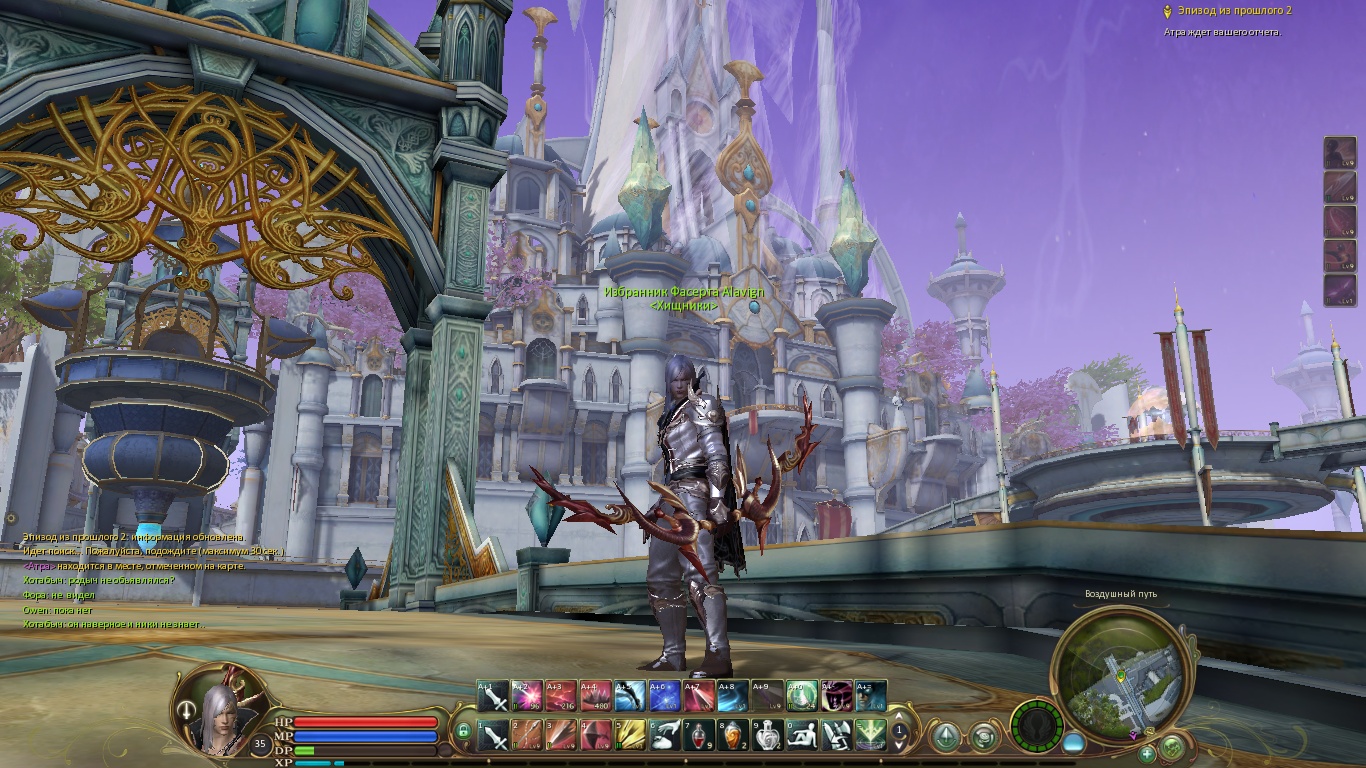Click the circular minimap
Viewport: 1366px width, 768px height.
[x=1118, y=670]
